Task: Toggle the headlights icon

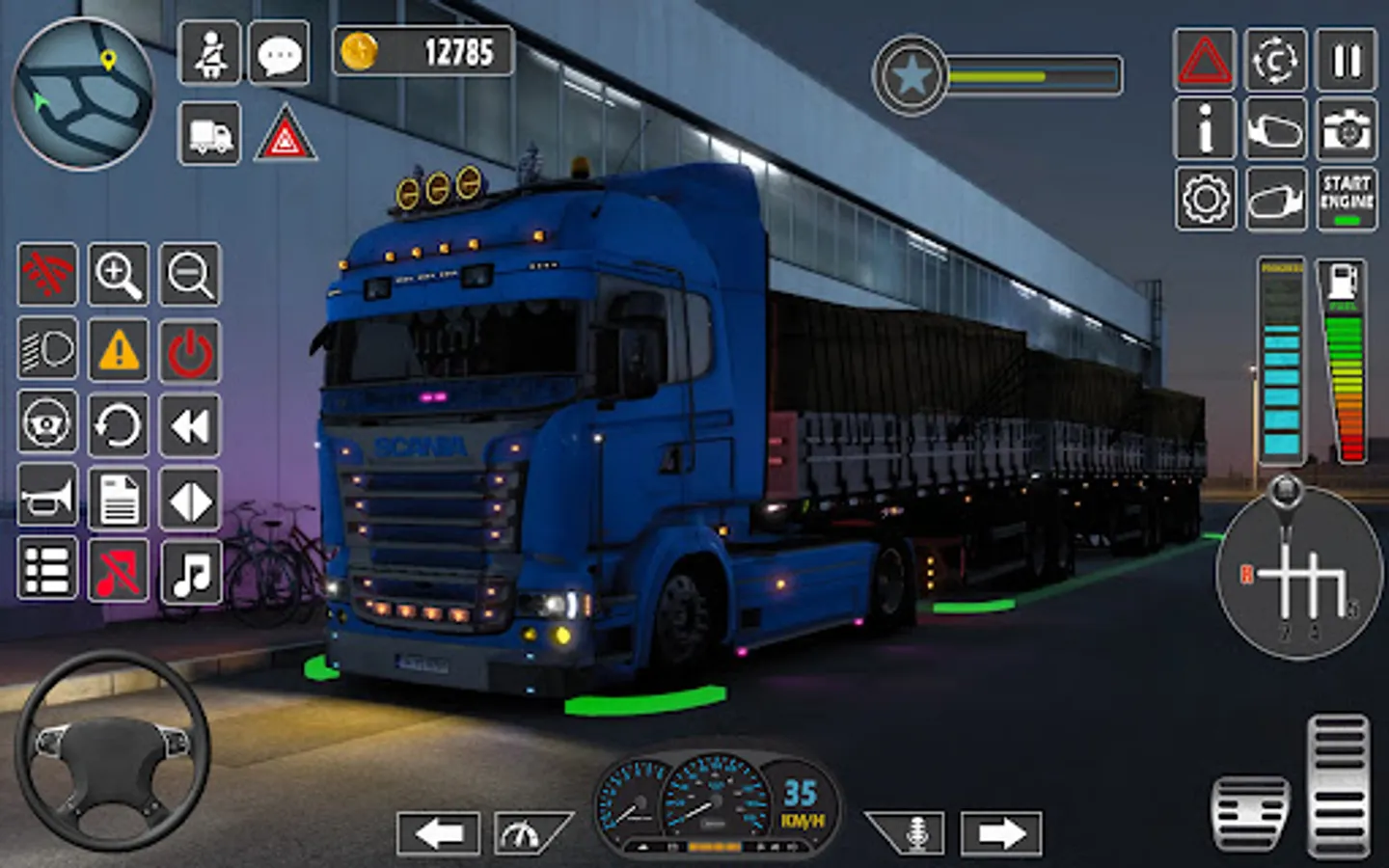Action: pos(47,349)
